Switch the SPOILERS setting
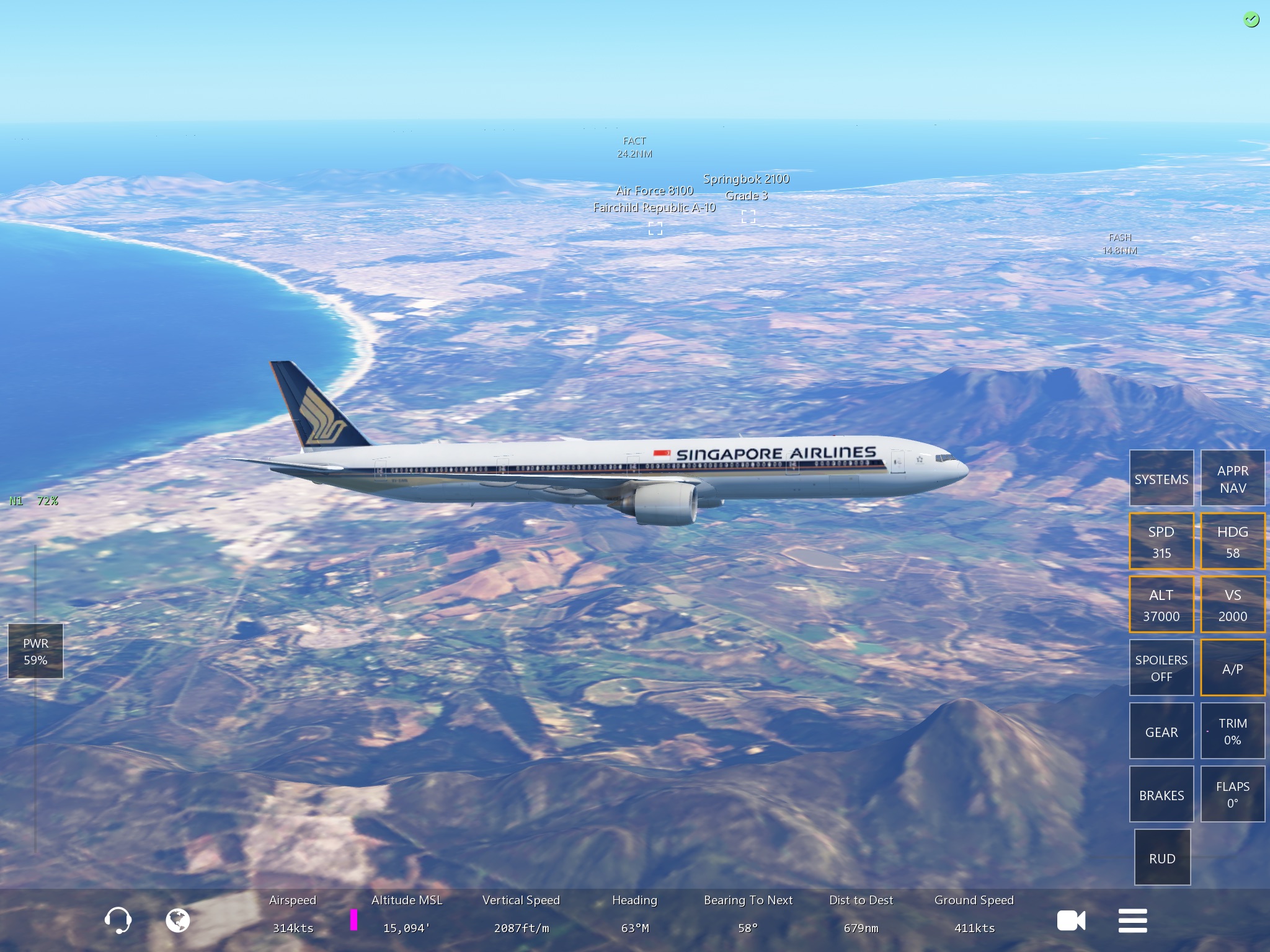 click(1161, 668)
